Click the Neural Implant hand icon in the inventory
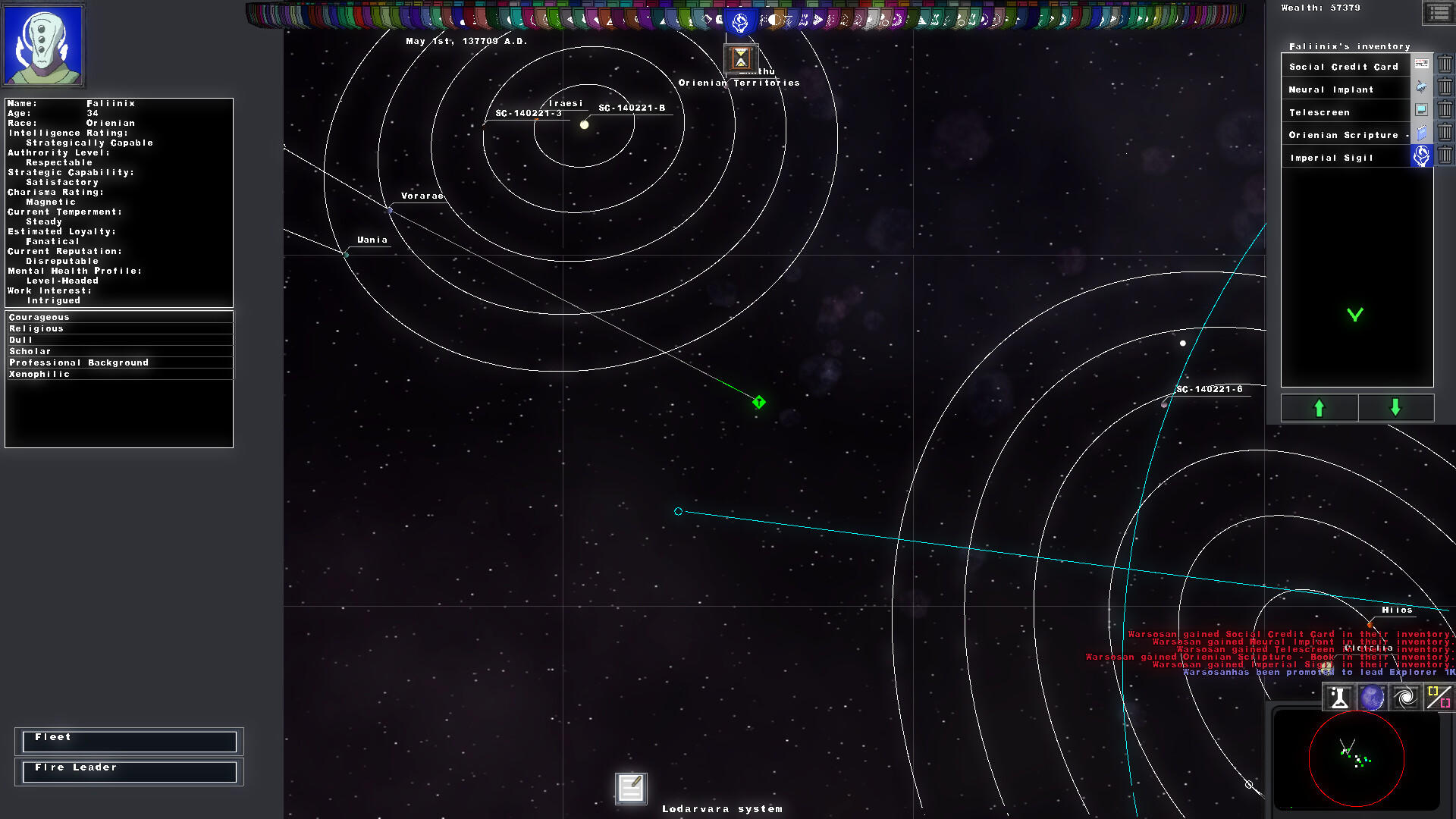This screenshot has width=1456, height=819. [x=1420, y=87]
